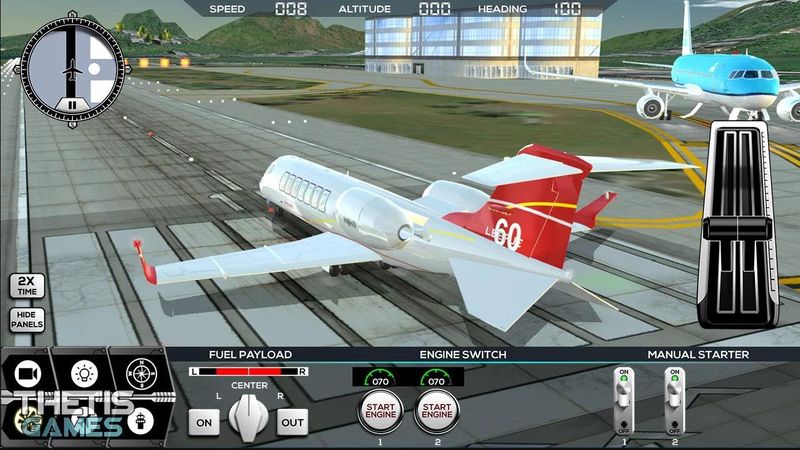800x450 pixels.
Task: Toggle the 2X Time speed button
Action: click(27, 286)
